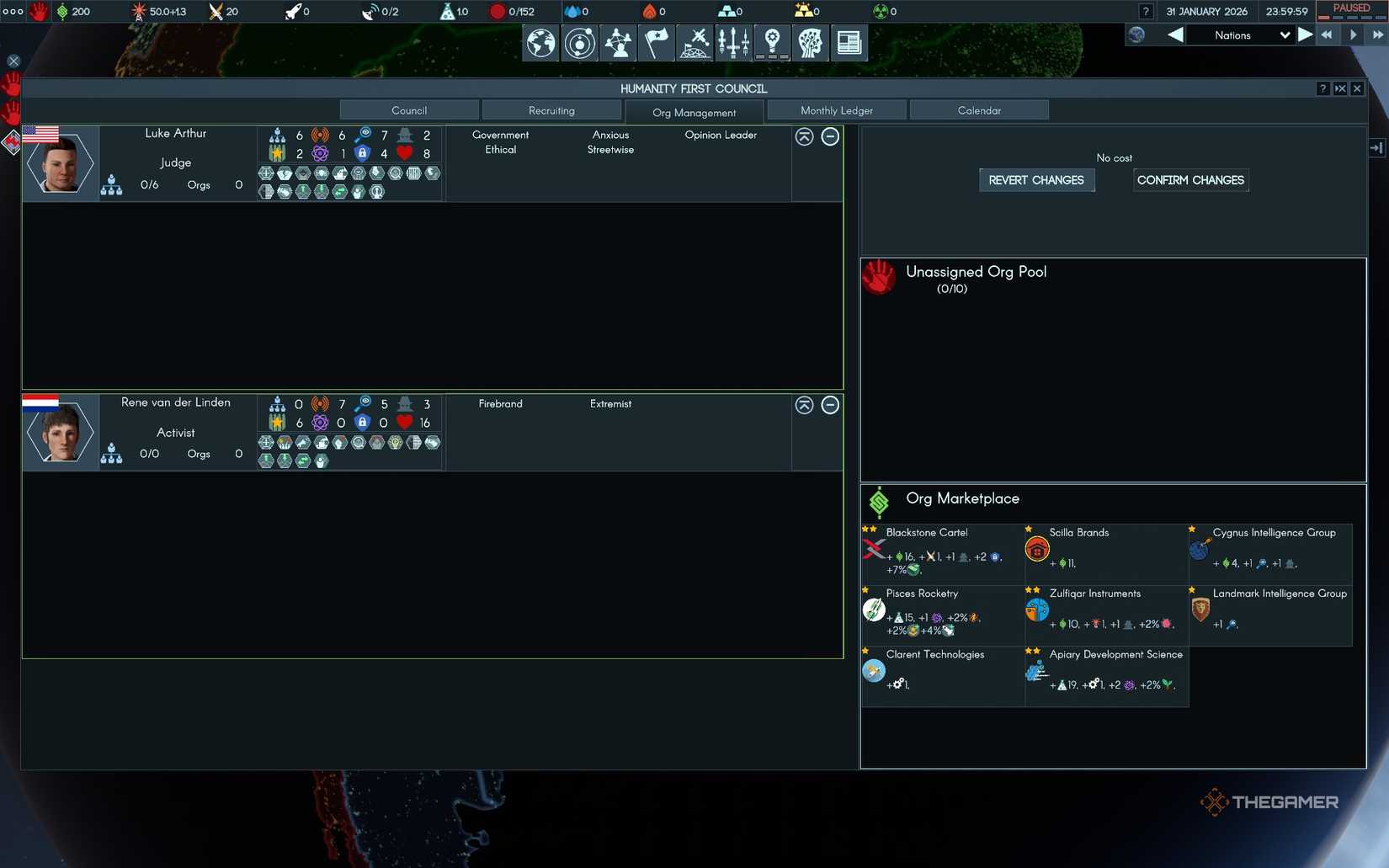Open the space habitats view icon
This screenshot has height=868, width=1389.
click(x=694, y=43)
